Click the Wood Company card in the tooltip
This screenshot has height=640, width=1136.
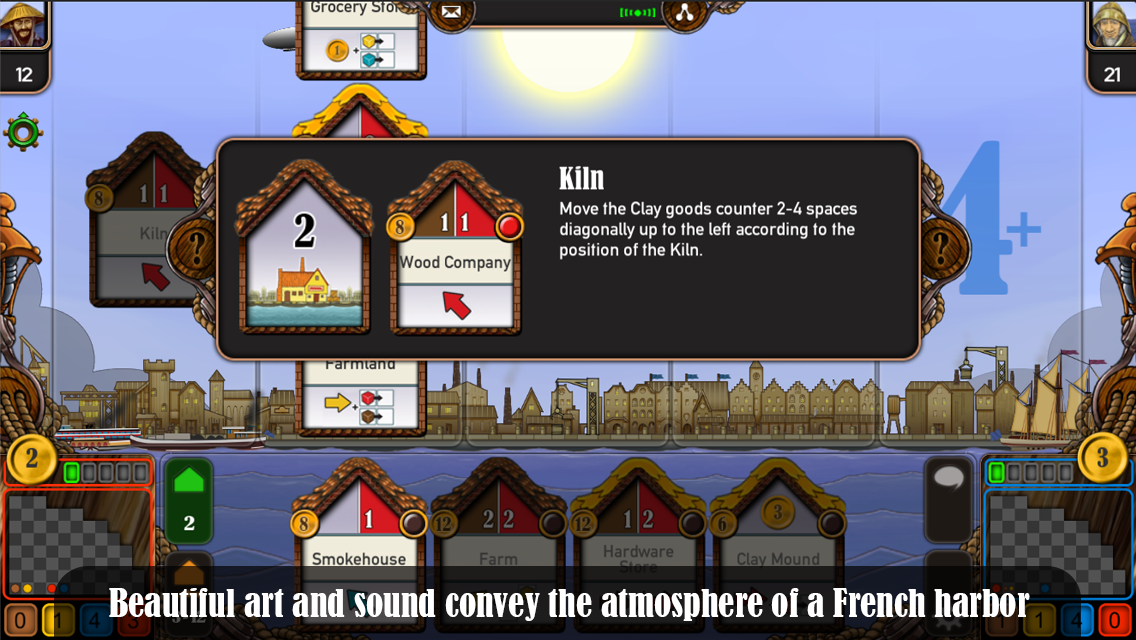click(x=456, y=252)
